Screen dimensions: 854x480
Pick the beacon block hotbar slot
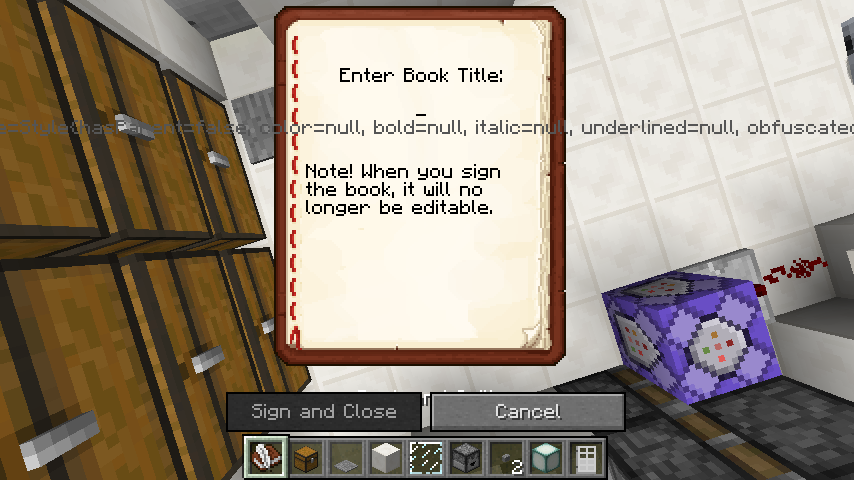(x=545, y=459)
